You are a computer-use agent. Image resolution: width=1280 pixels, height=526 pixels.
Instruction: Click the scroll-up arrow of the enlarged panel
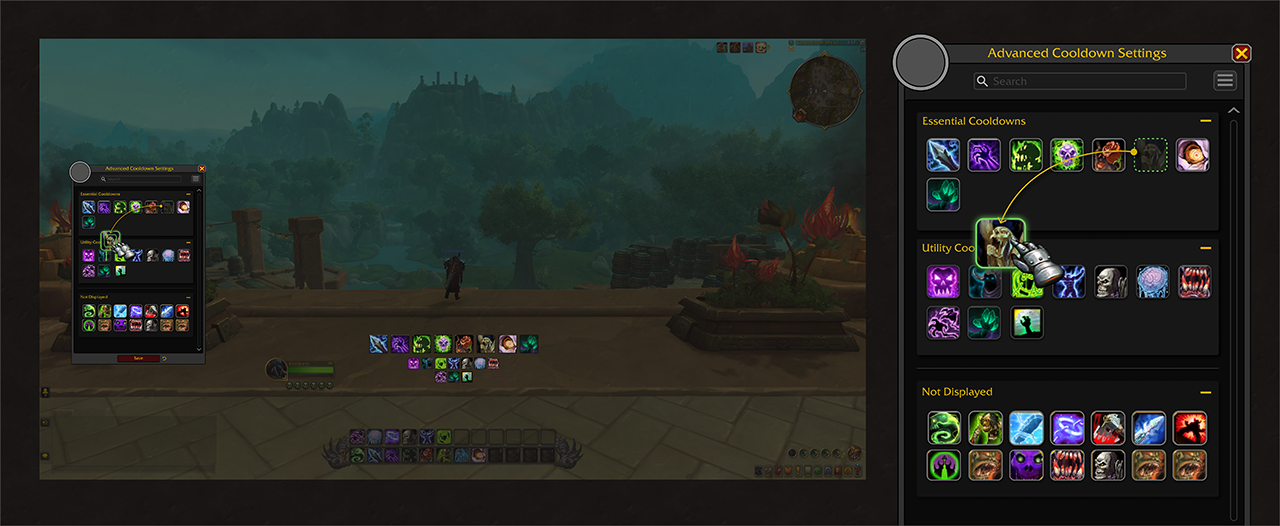(1233, 110)
